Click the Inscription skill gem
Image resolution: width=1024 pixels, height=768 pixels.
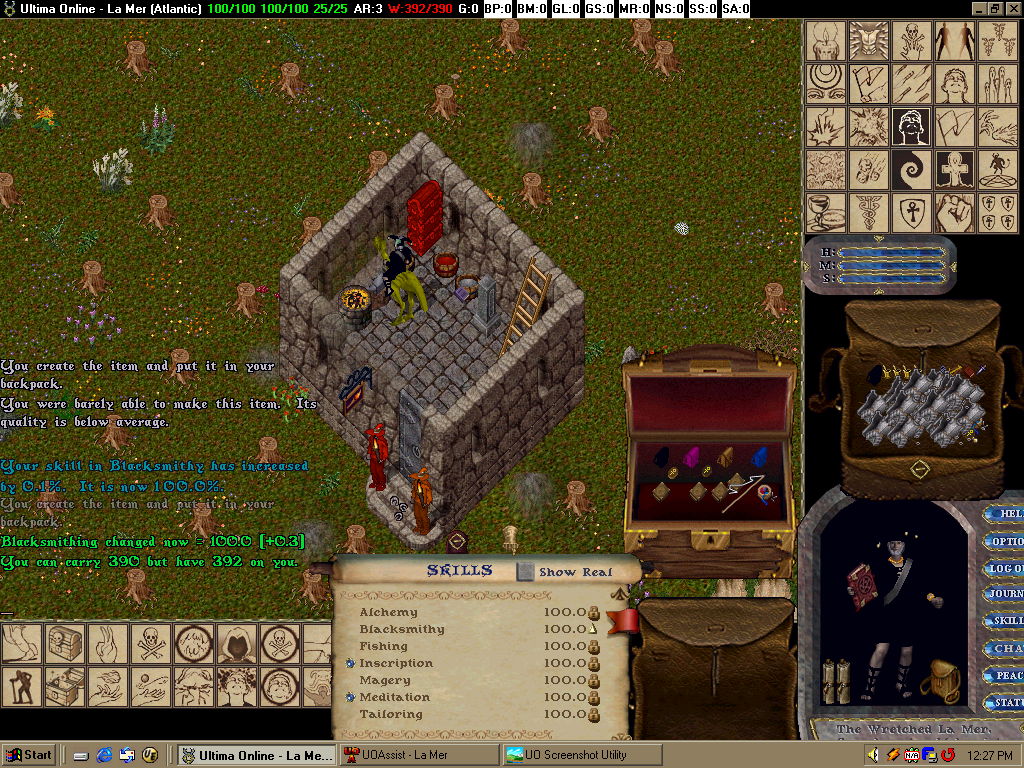(351, 663)
